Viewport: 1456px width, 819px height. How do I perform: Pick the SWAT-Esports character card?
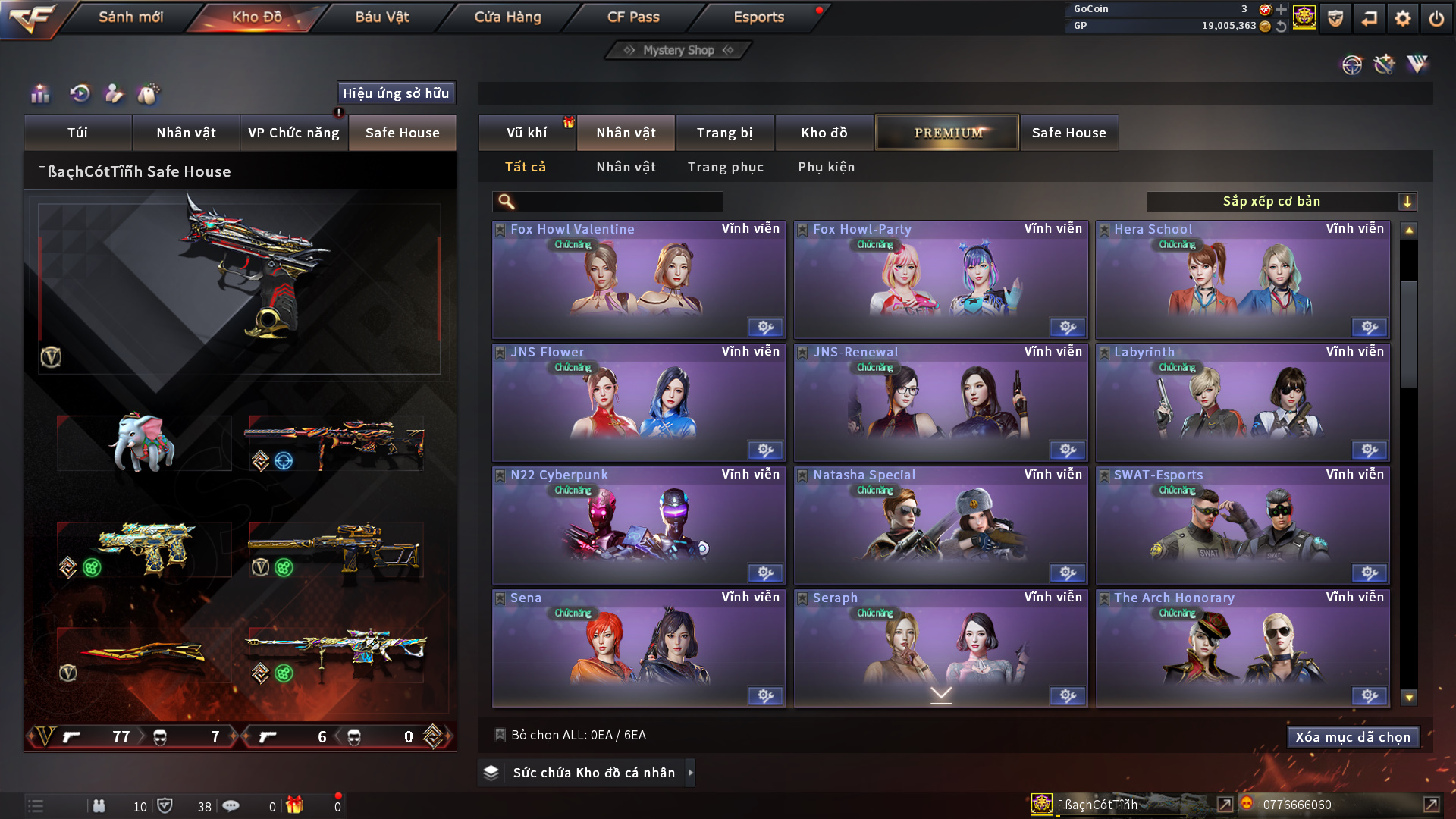(x=1242, y=526)
